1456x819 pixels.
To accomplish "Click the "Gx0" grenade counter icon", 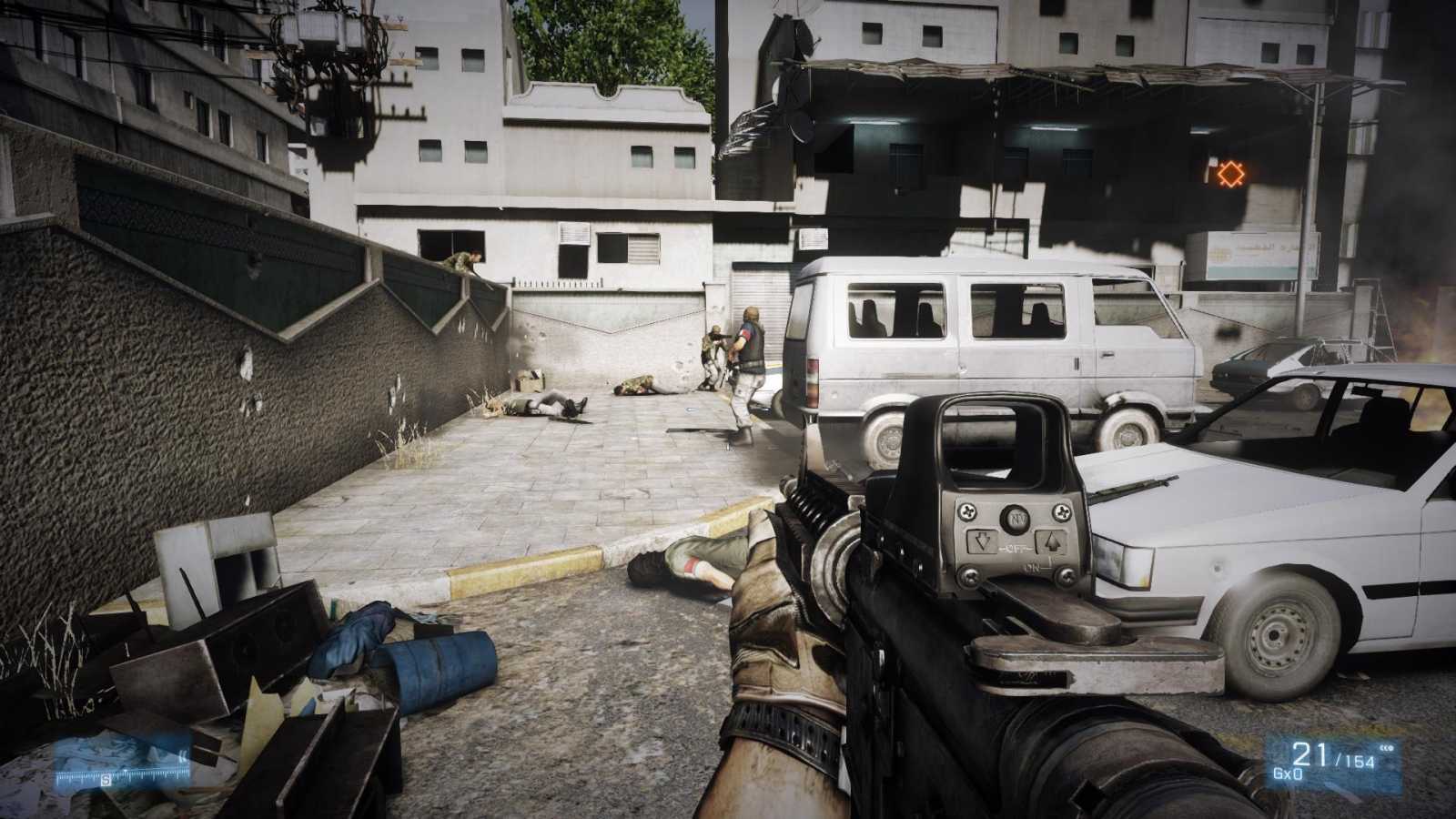I will point(1287,773).
